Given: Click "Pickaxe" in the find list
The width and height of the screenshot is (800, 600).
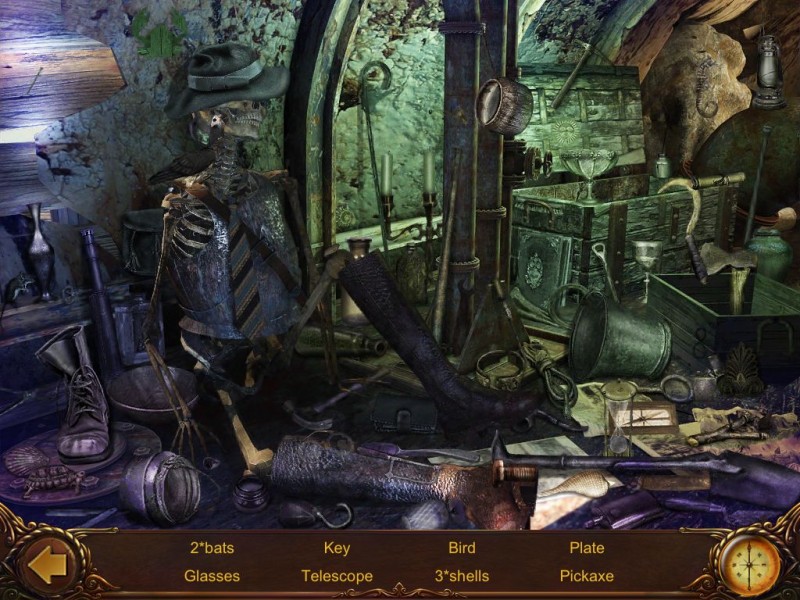Looking at the screenshot, I should [x=587, y=576].
